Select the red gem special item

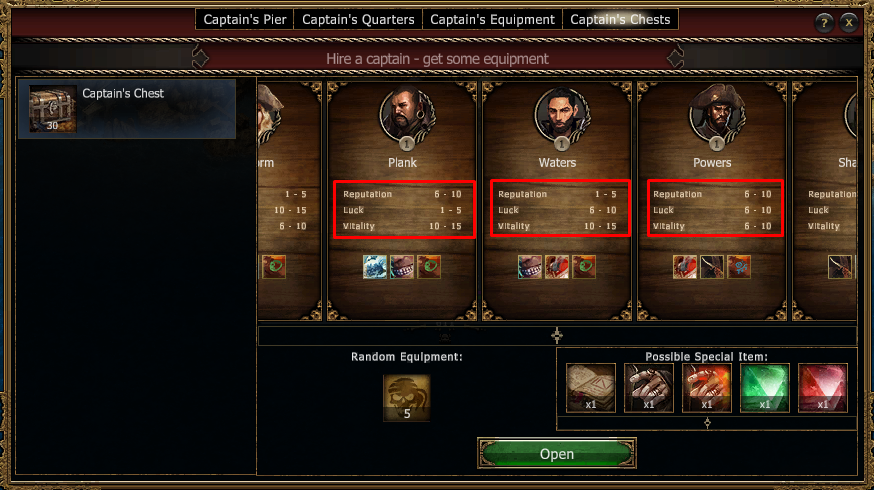tap(822, 388)
